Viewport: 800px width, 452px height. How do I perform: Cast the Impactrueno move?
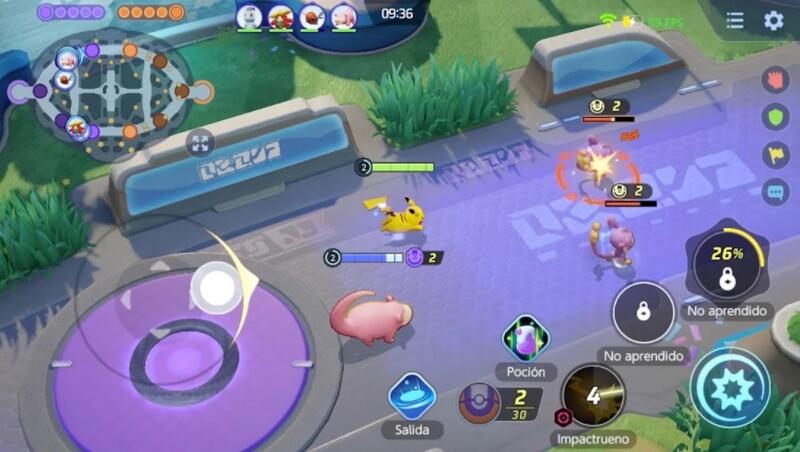(x=593, y=396)
